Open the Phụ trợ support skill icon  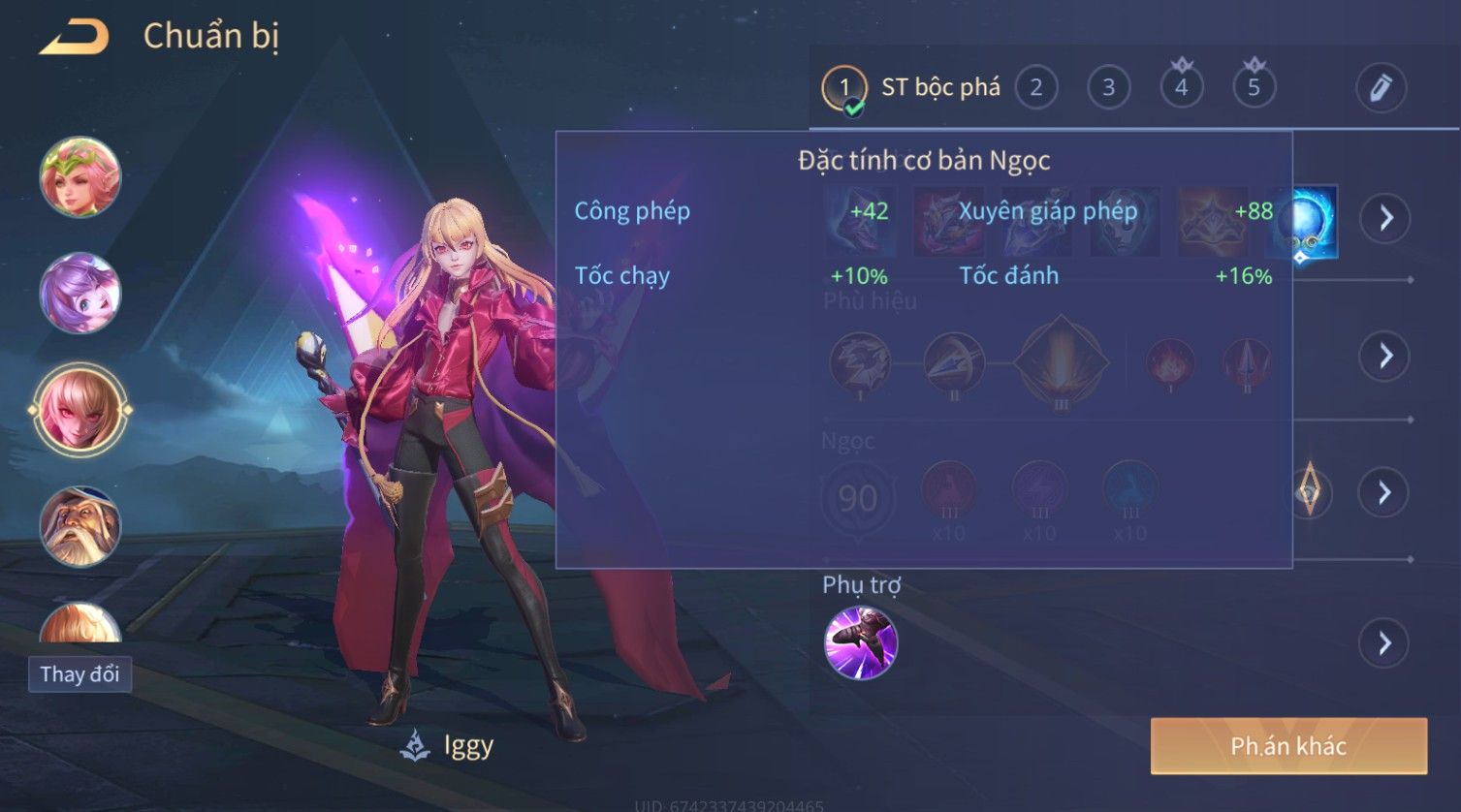tap(860, 642)
